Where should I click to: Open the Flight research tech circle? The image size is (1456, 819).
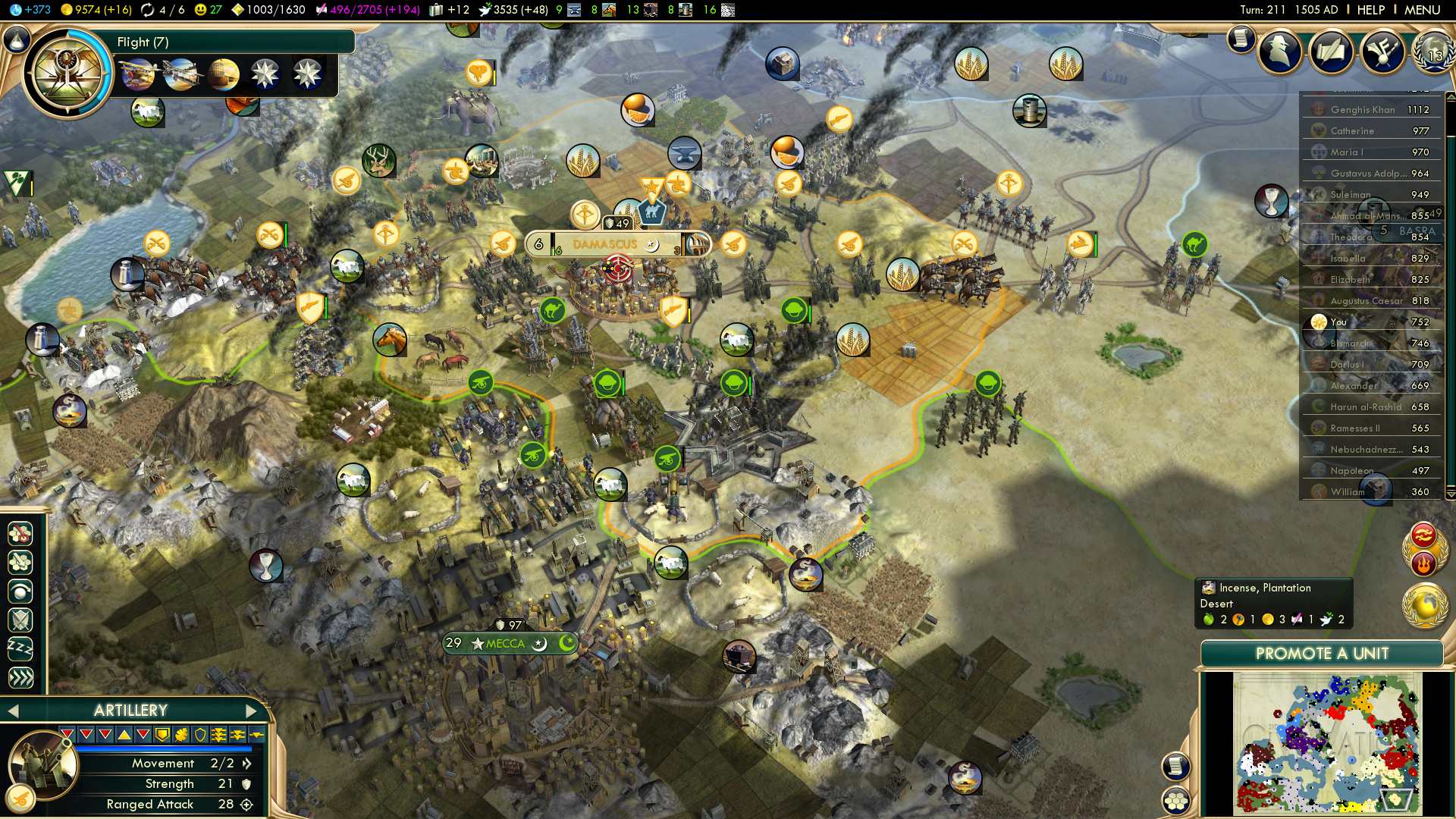tap(67, 74)
